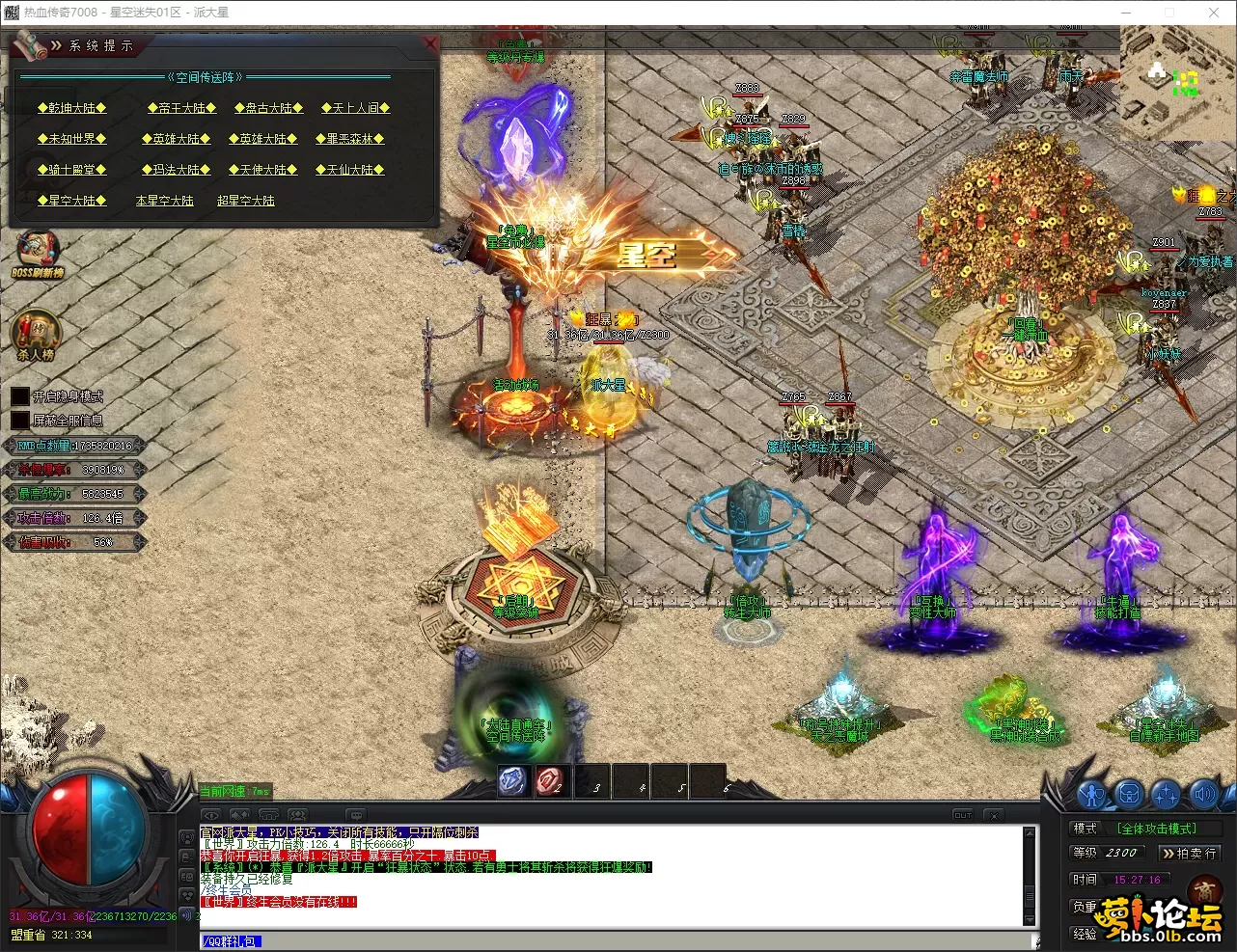The image size is (1237, 952).
Task: Close the 系统提示 teleport panel
Action: click(431, 43)
